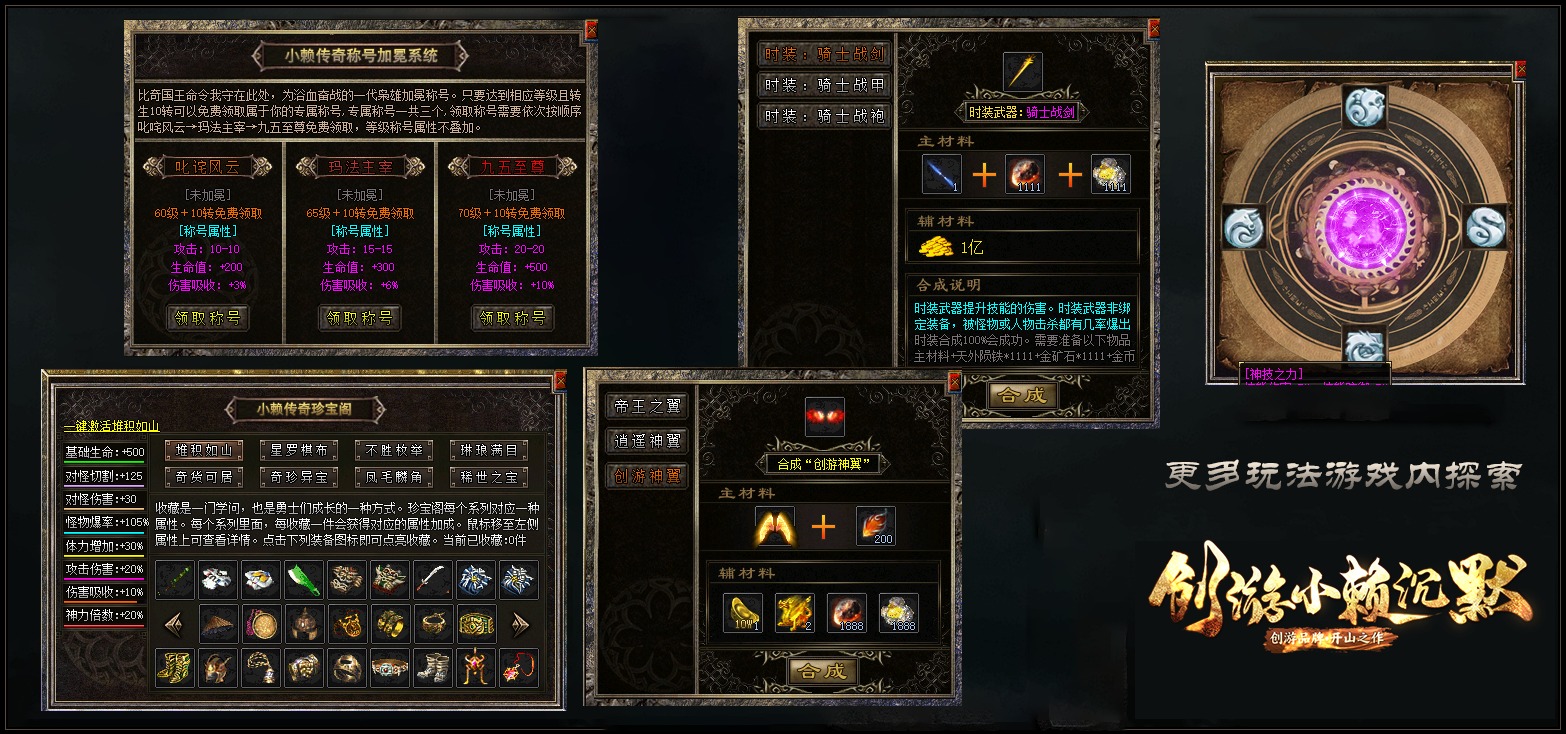Select the 时装：骑士战袍 tab

pos(824,116)
